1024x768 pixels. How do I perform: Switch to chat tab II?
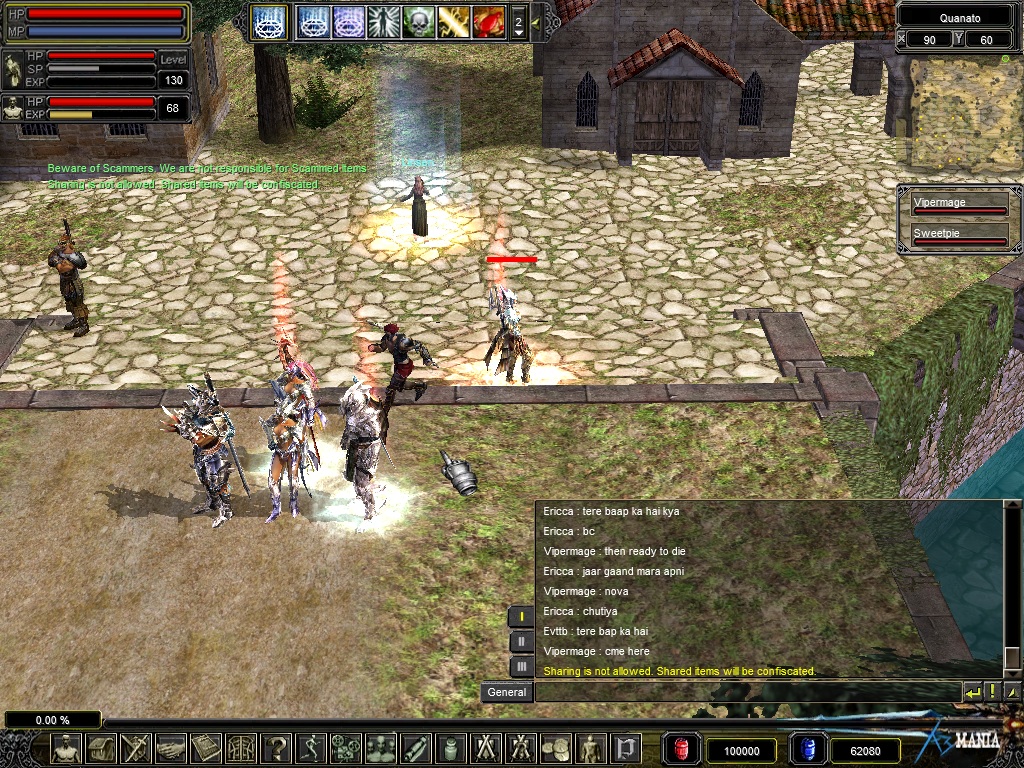[x=521, y=642]
